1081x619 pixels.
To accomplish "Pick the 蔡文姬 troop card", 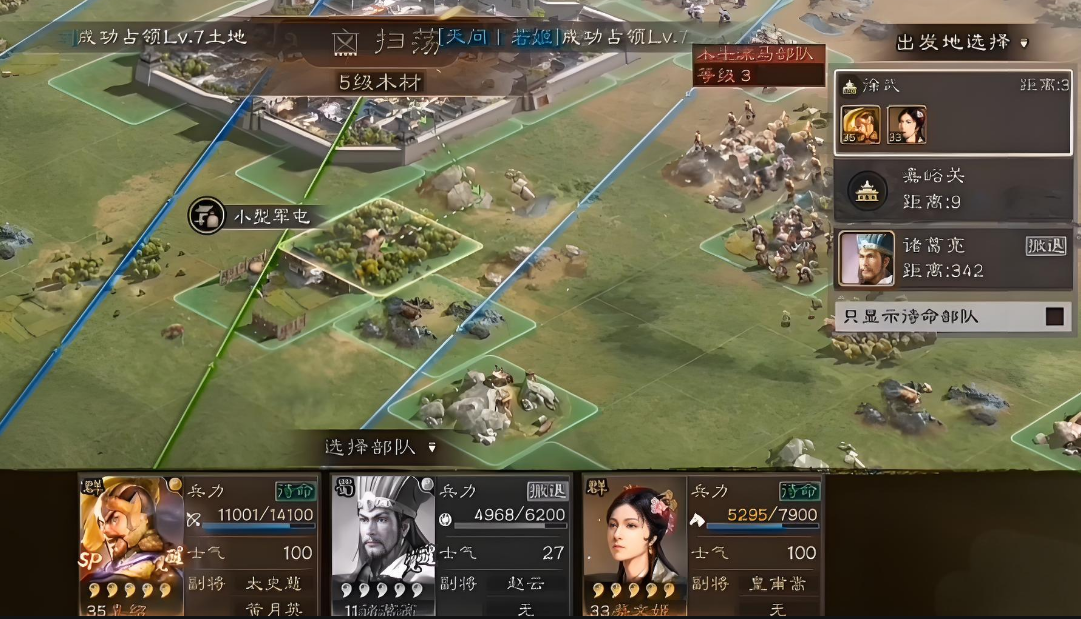I will coord(703,544).
